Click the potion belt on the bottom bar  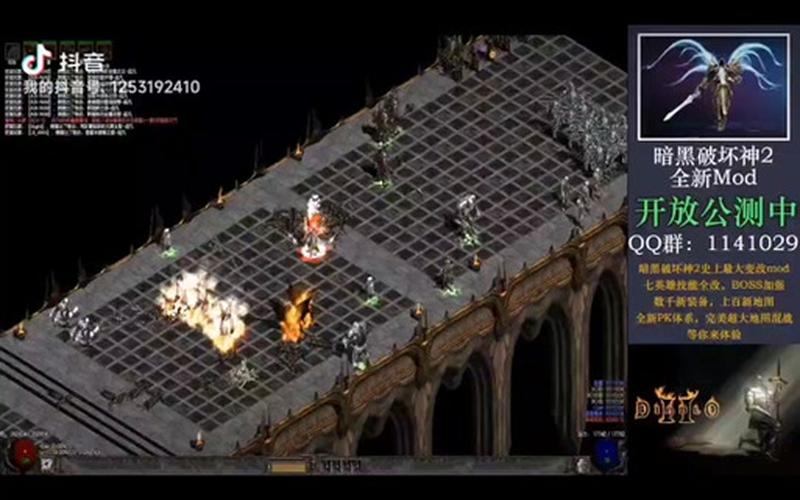(x=329, y=465)
